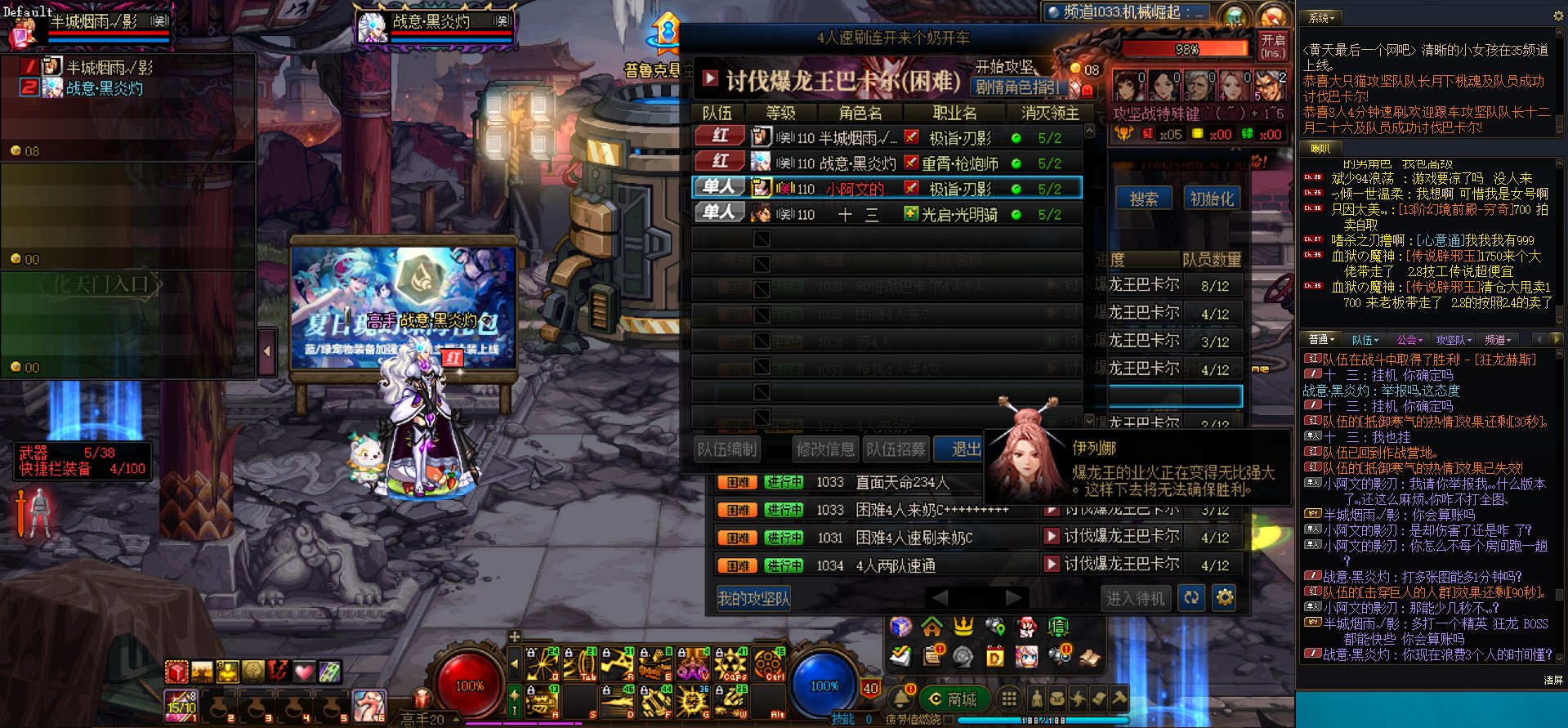Viewport: 1568px width, 728px height.
Task: Click the crown ranking icon
Action: pyautogui.click(x=963, y=626)
